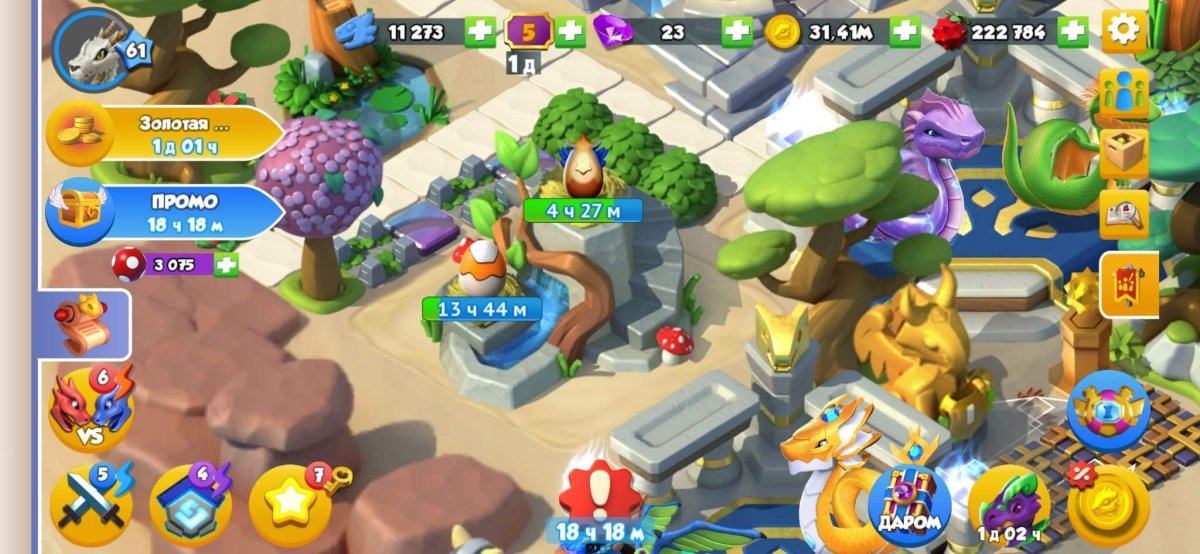Open the cardboard box inventory button
The image size is (1200, 554).
1124,153
